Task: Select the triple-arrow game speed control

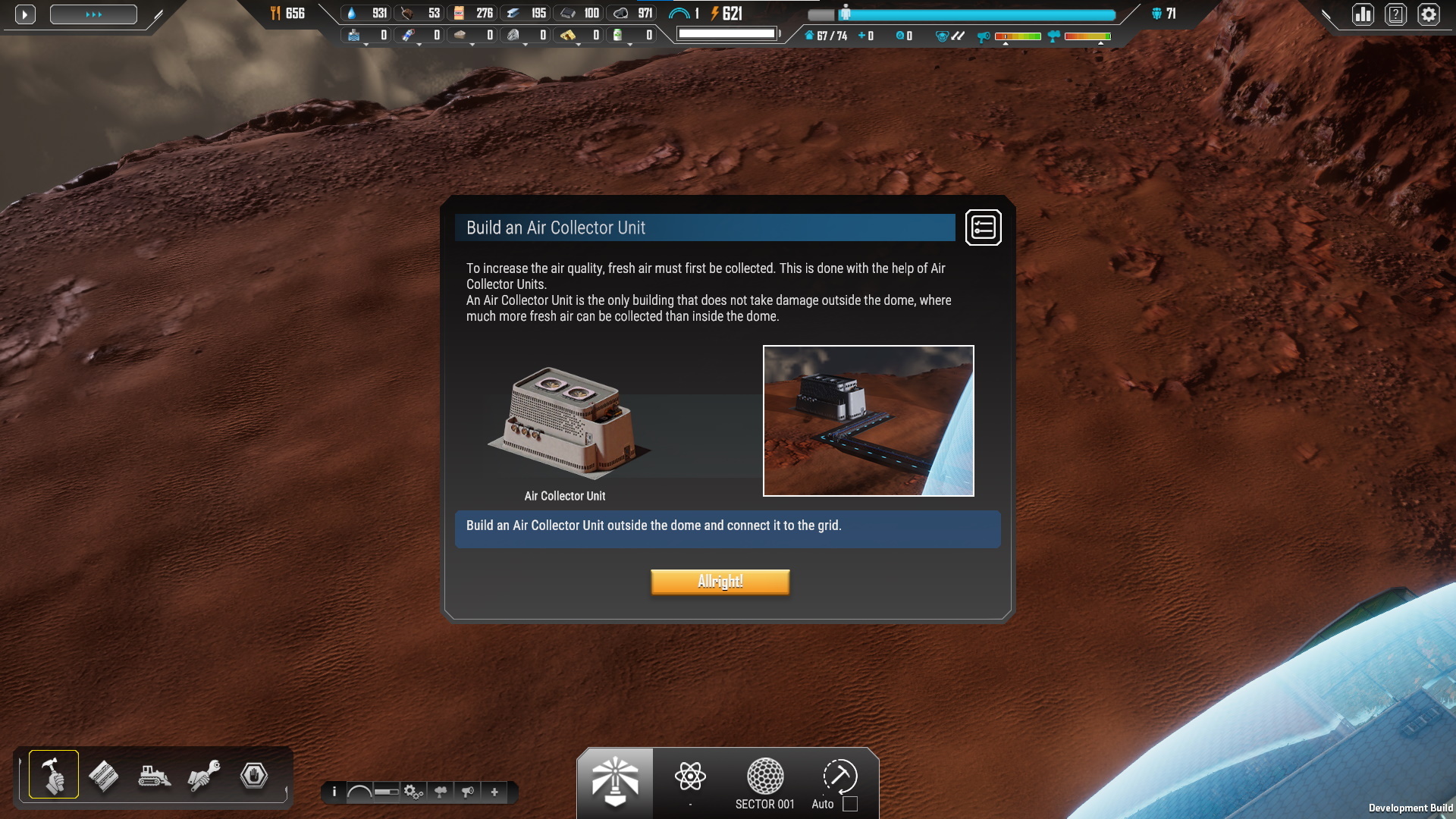Action: [x=93, y=14]
